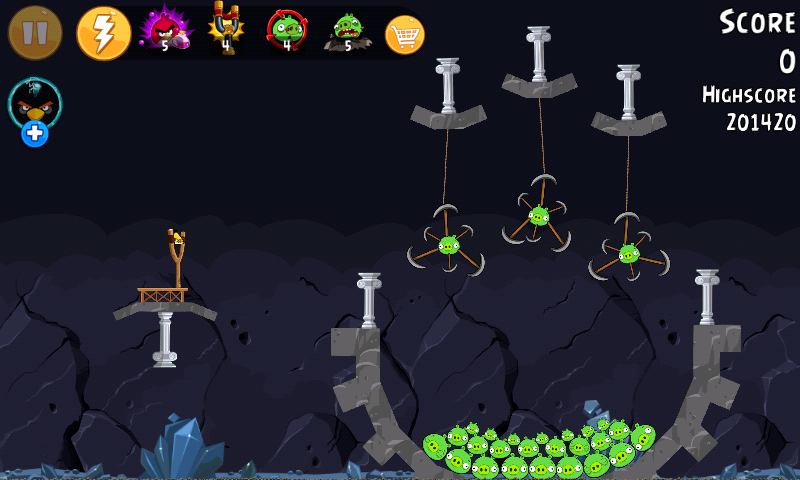Toggle the lightning bolt power-ups bar
Viewport: 800px width, 480px height.
tap(103, 33)
